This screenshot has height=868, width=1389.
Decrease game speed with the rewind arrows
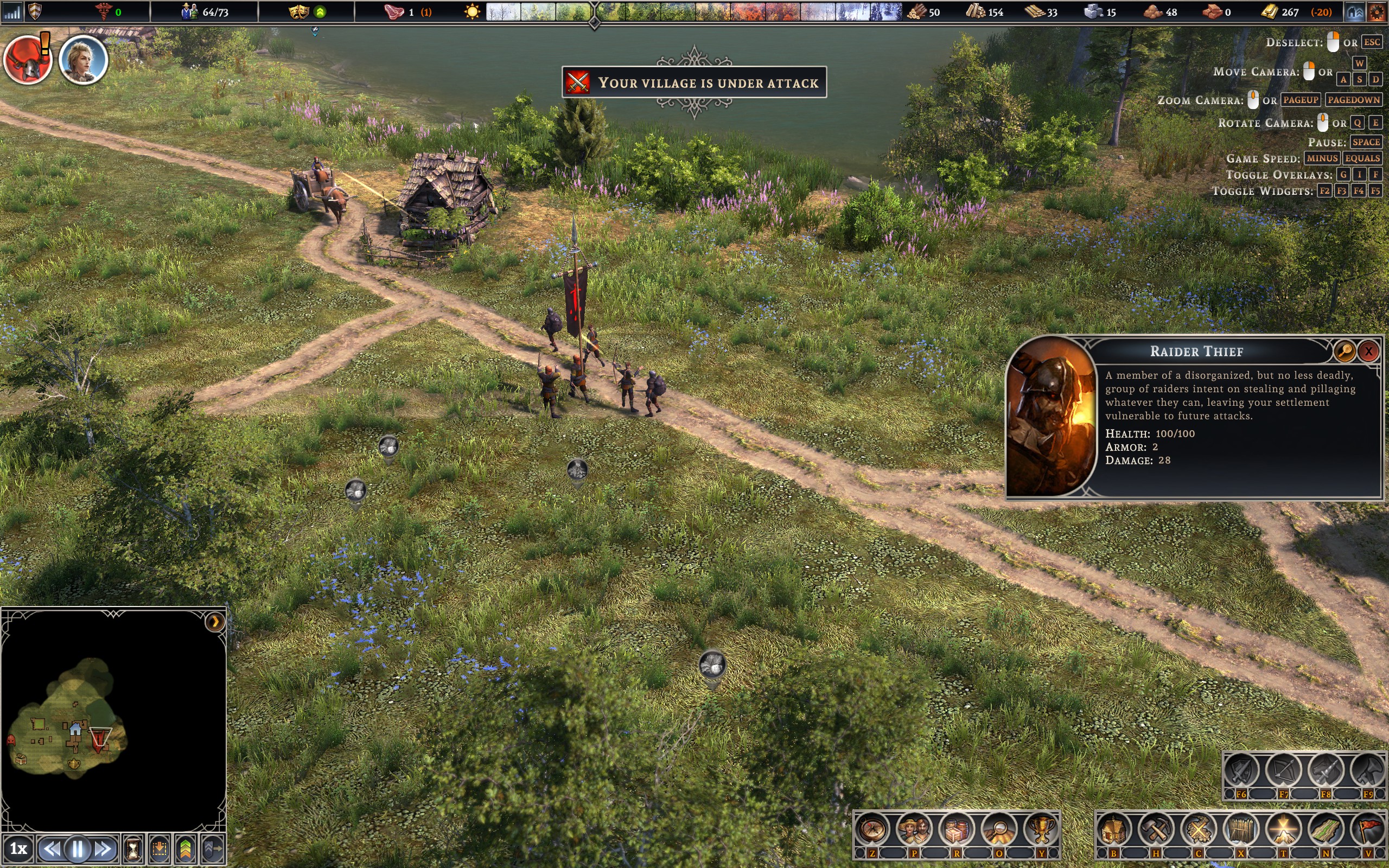tap(52, 848)
